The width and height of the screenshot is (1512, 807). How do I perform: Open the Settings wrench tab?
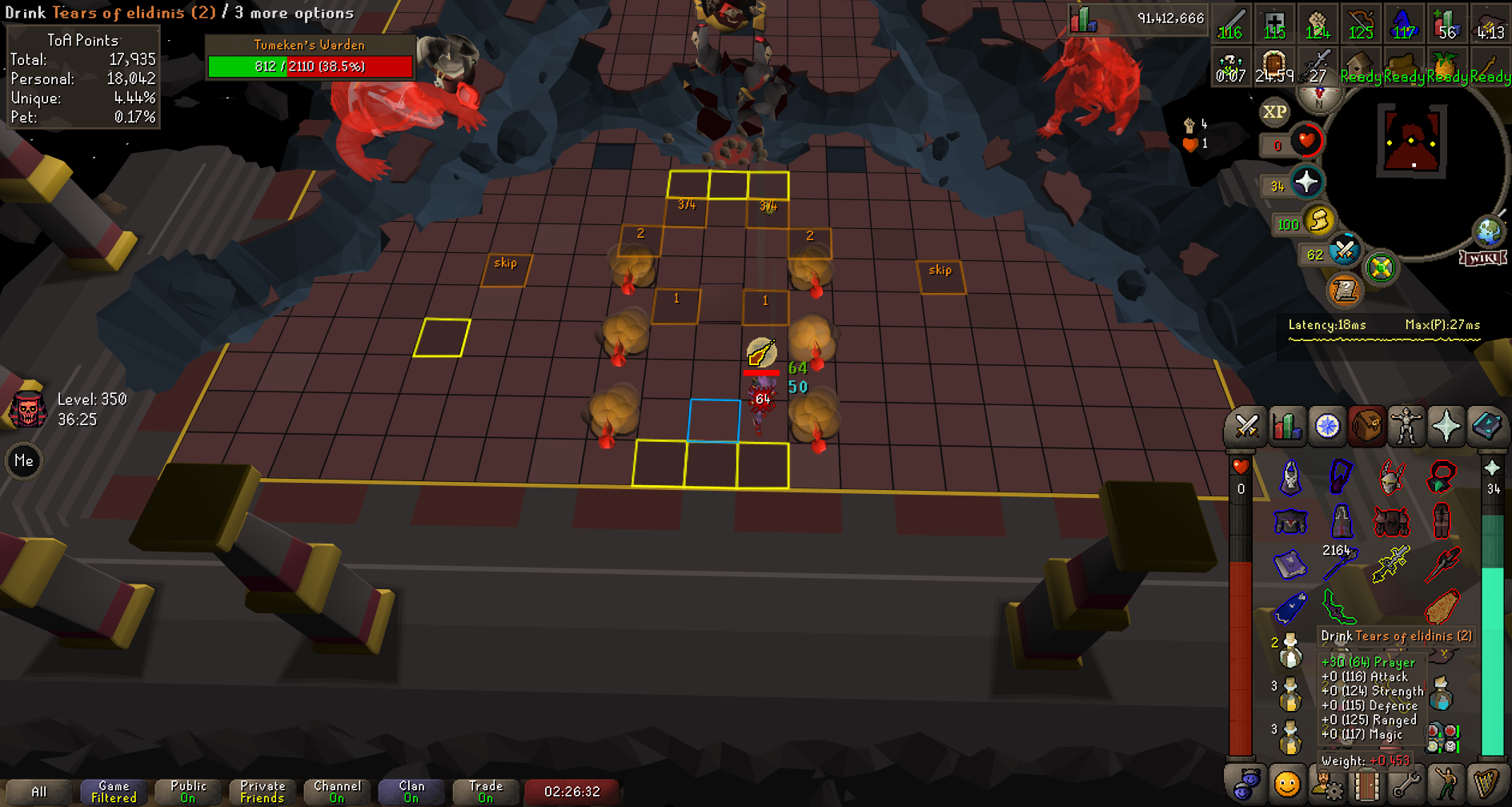click(x=1406, y=785)
